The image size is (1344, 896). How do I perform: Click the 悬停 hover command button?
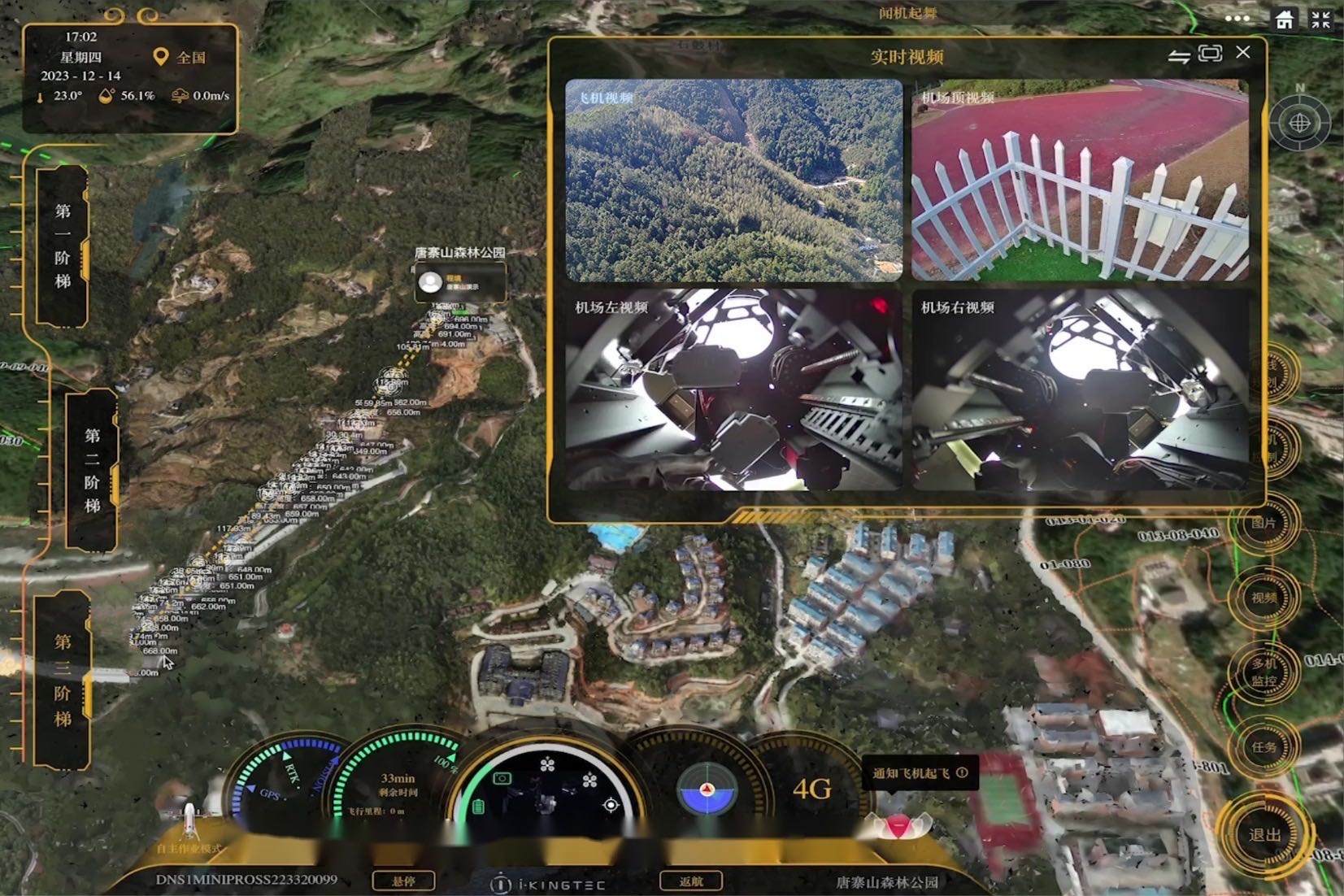coord(403,881)
